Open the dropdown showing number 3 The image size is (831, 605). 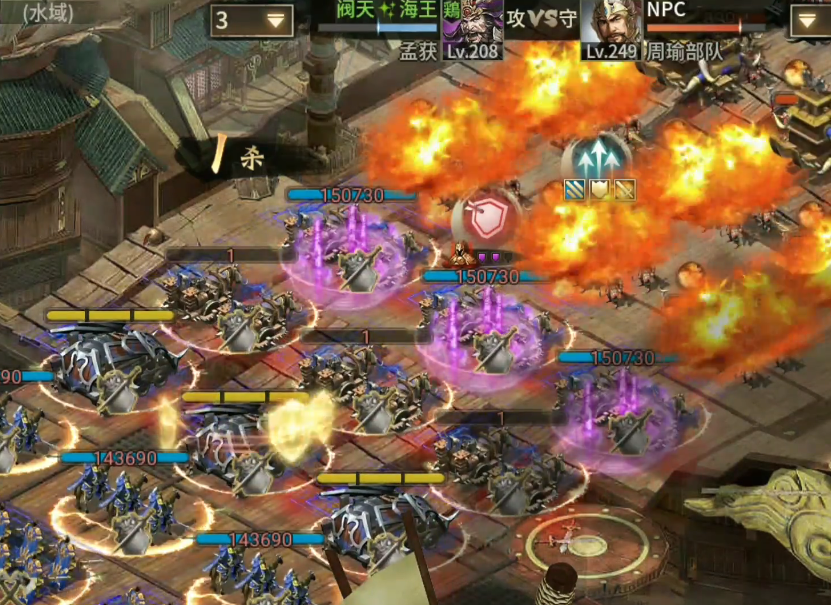coord(250,20)
